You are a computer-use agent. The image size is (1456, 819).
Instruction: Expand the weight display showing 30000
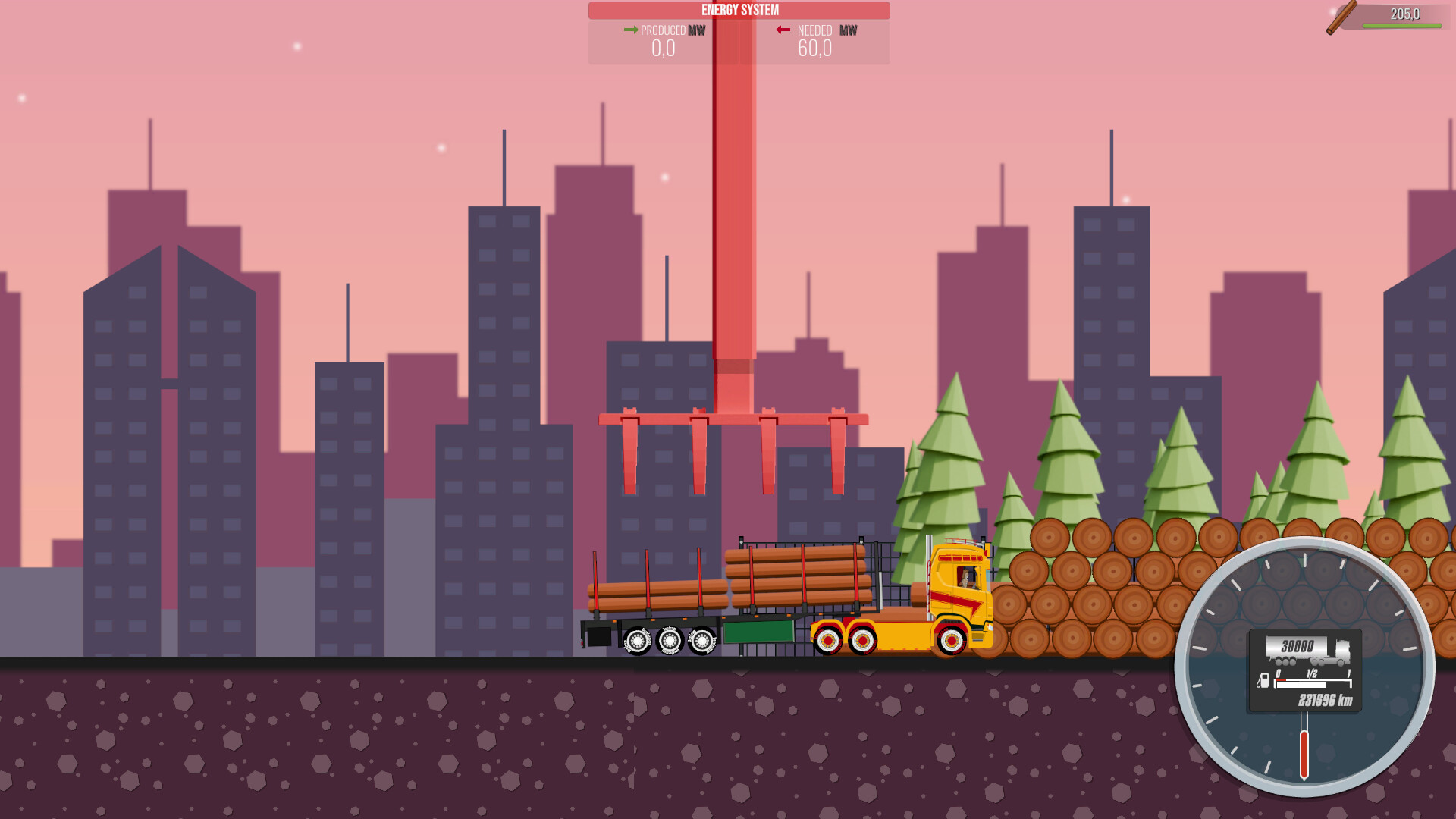click(x=1298, y=646)
